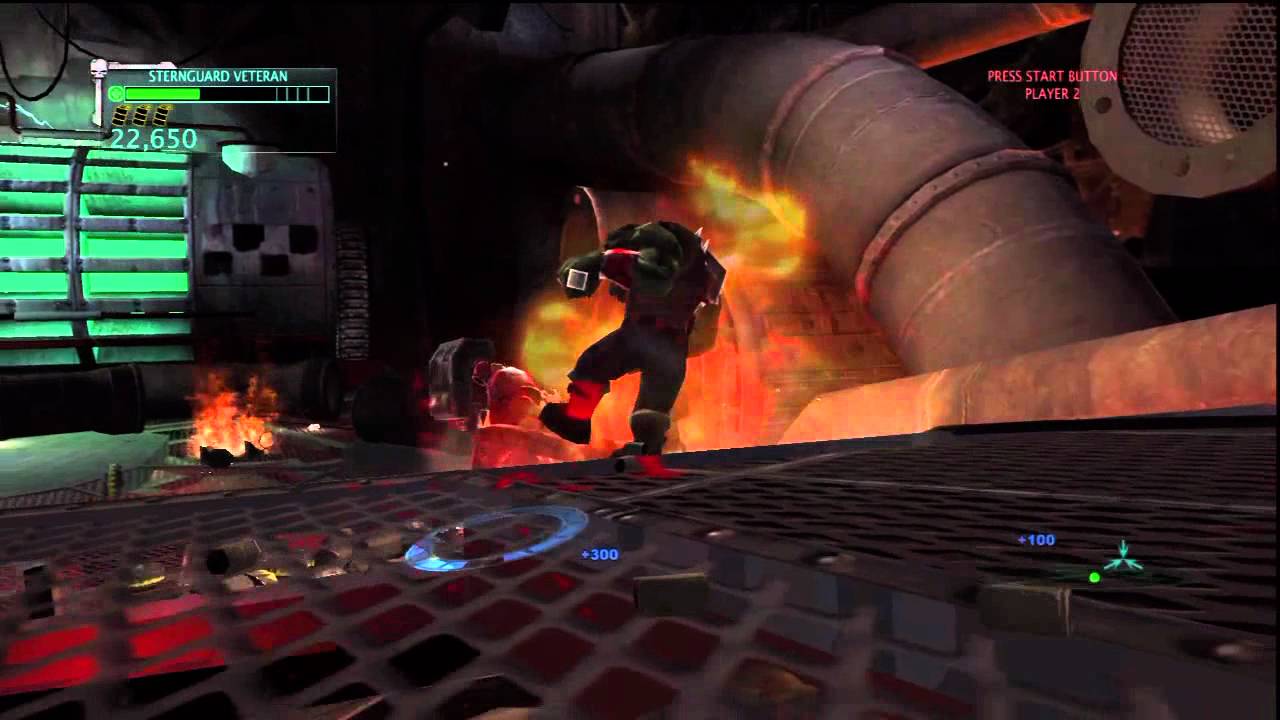Click the teal down-arrow above the pickup marker
The image size is (1280, 720).
tap(1123, 547)
